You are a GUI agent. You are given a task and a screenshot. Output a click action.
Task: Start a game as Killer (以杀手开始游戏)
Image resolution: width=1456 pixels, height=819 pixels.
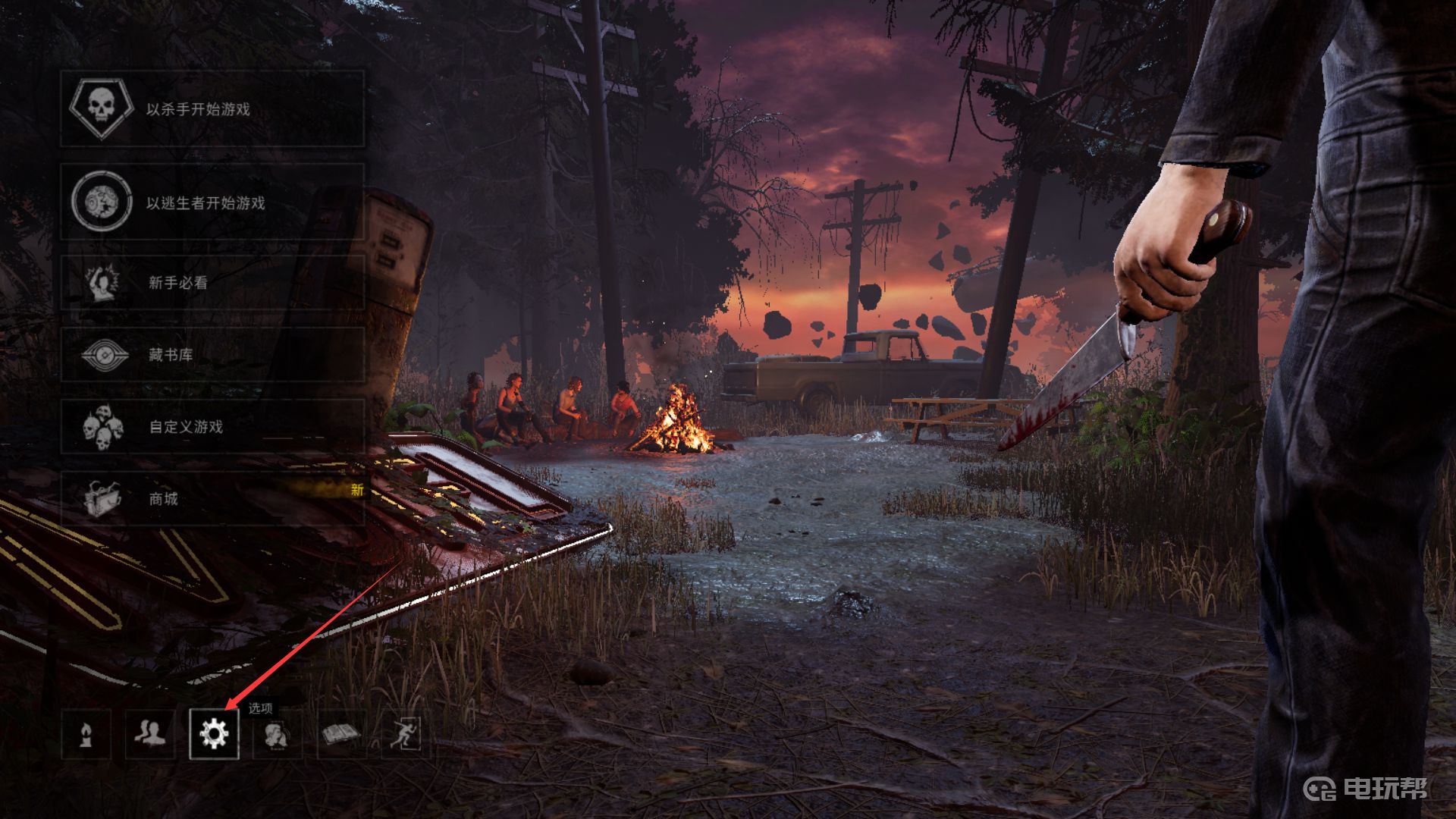pos(212,109)
